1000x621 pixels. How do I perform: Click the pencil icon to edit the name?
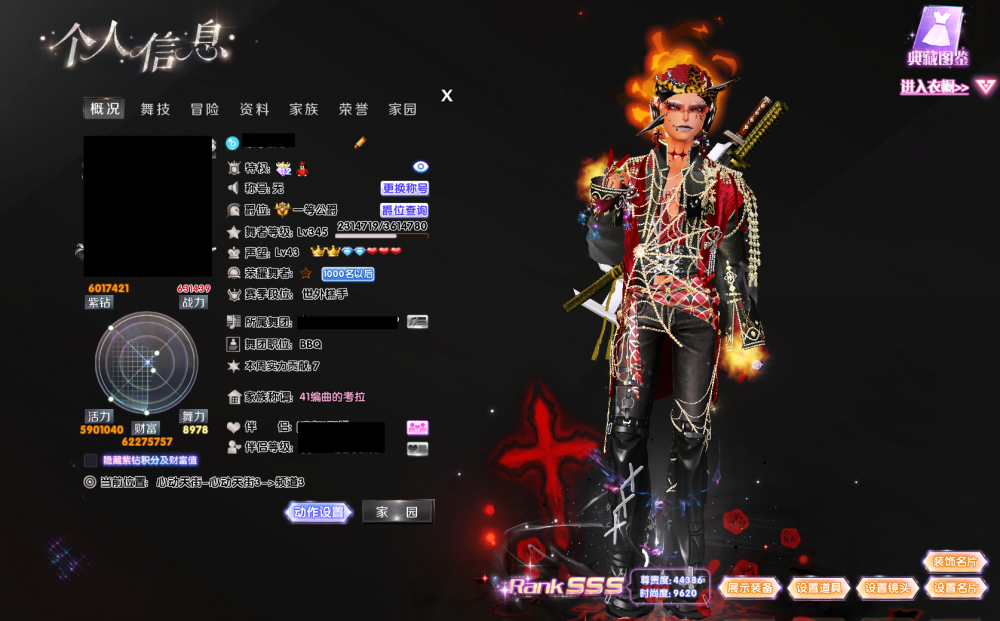pyautogui.click(x=360, y=143)
